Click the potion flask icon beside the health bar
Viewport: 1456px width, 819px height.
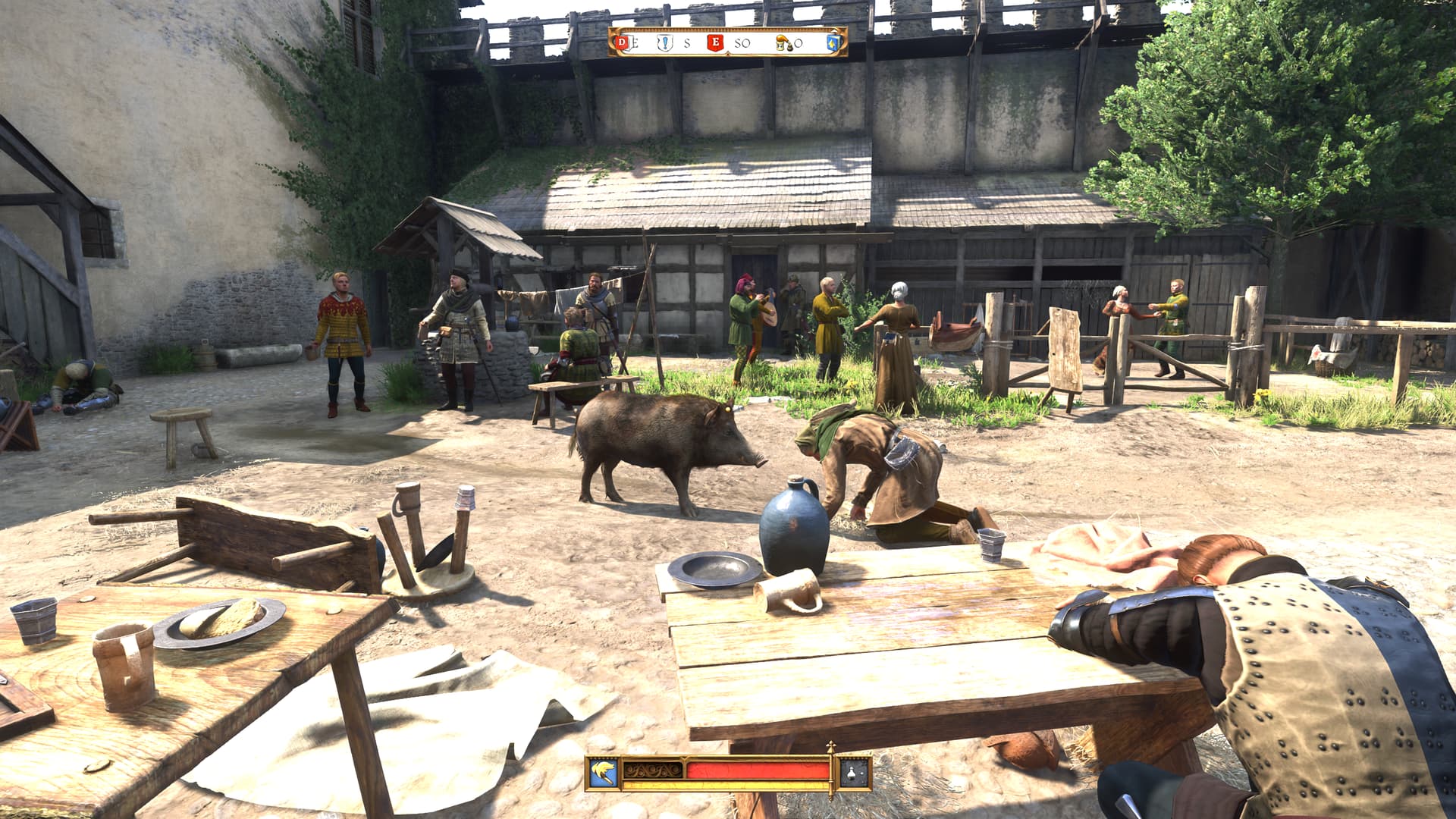[x=854, y=773]
